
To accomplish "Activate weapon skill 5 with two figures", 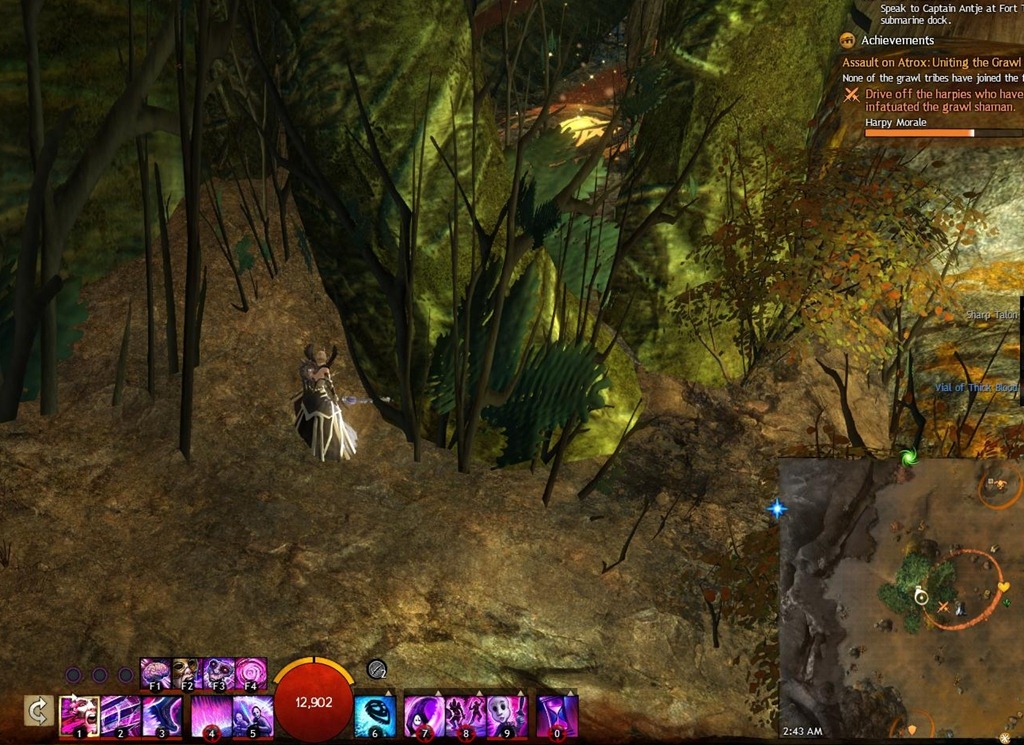I will tap(252, 716).
